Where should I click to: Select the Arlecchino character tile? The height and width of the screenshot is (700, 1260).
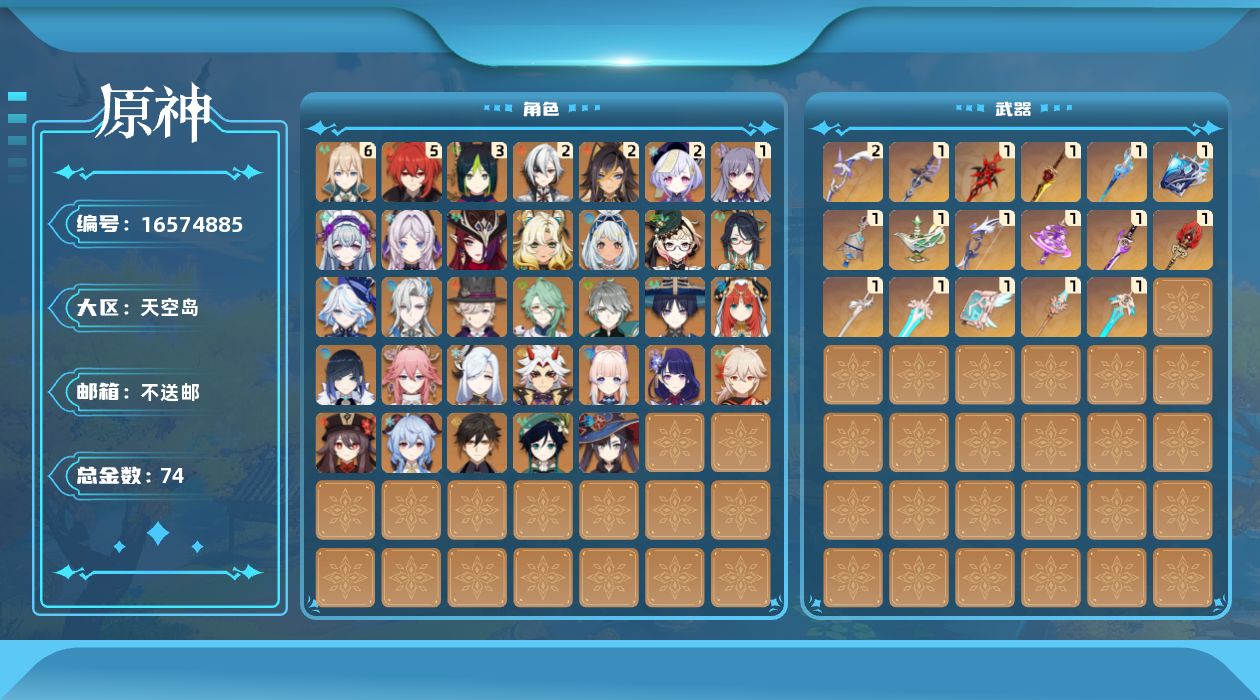pos(544,172)
